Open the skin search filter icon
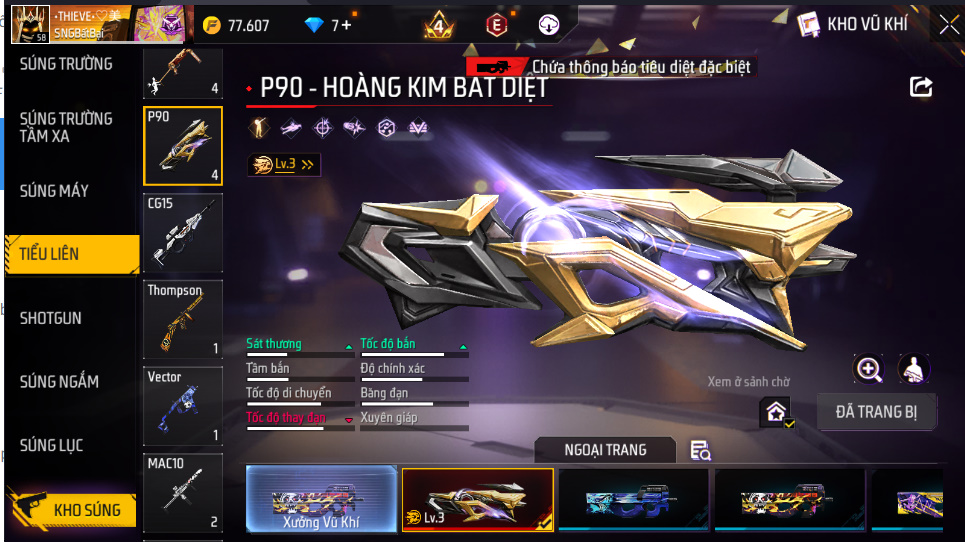 [701, 451]
